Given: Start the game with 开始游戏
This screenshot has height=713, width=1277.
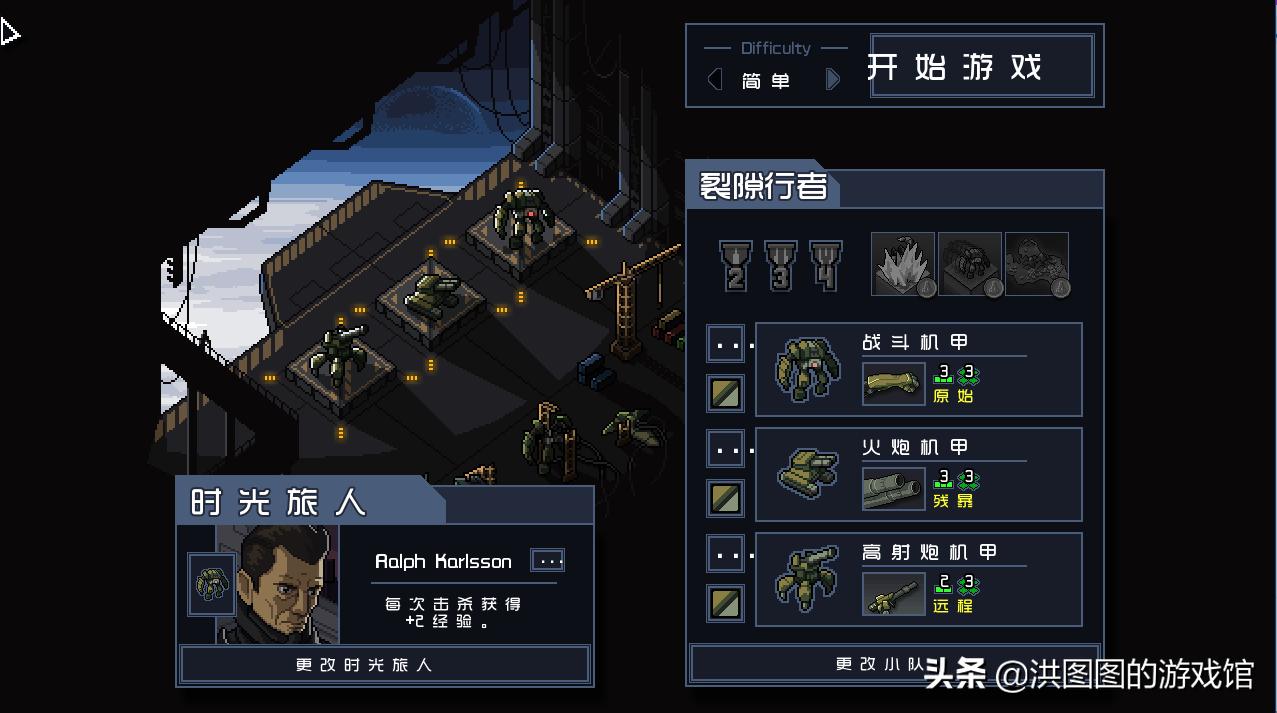Looking at the screenshot, I should tap(982, 67).
